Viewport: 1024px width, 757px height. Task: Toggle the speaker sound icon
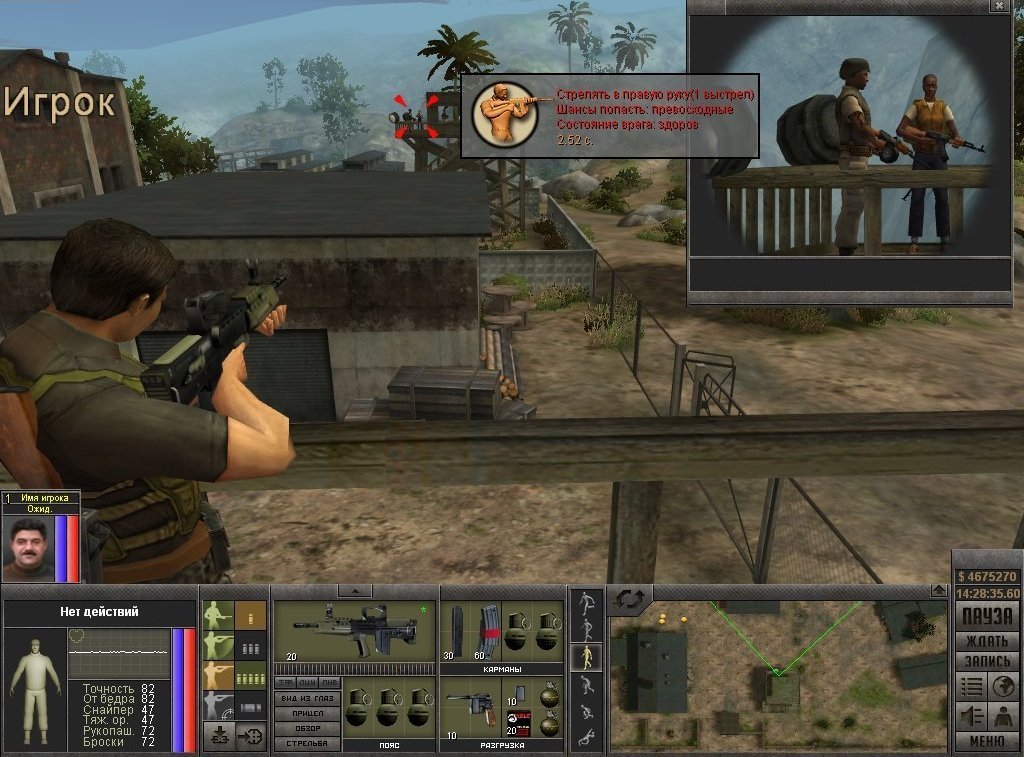click(x=971, y=715)
